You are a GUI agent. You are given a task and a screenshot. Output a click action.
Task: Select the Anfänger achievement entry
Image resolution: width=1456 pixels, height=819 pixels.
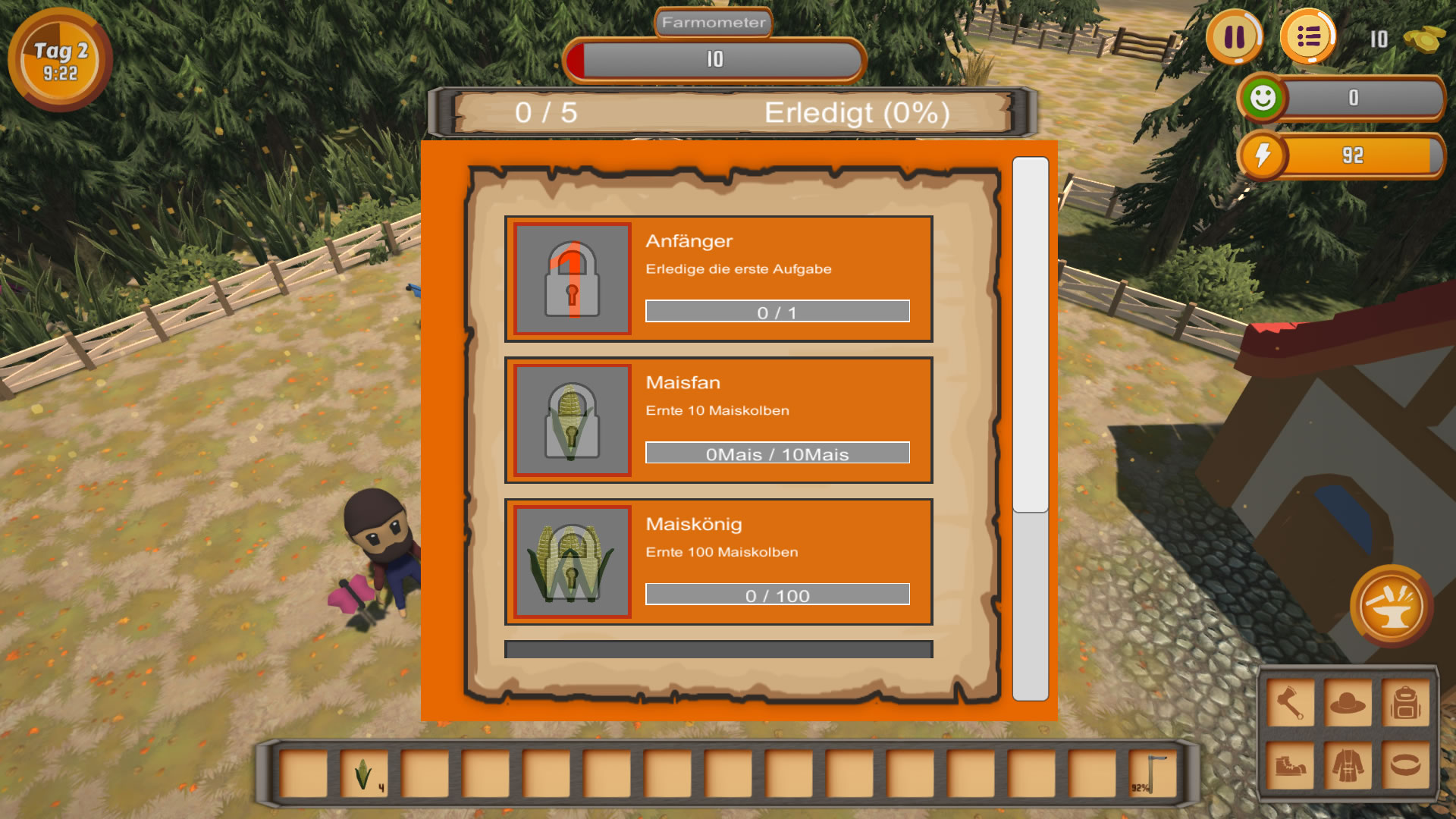(x=718, y=278)
